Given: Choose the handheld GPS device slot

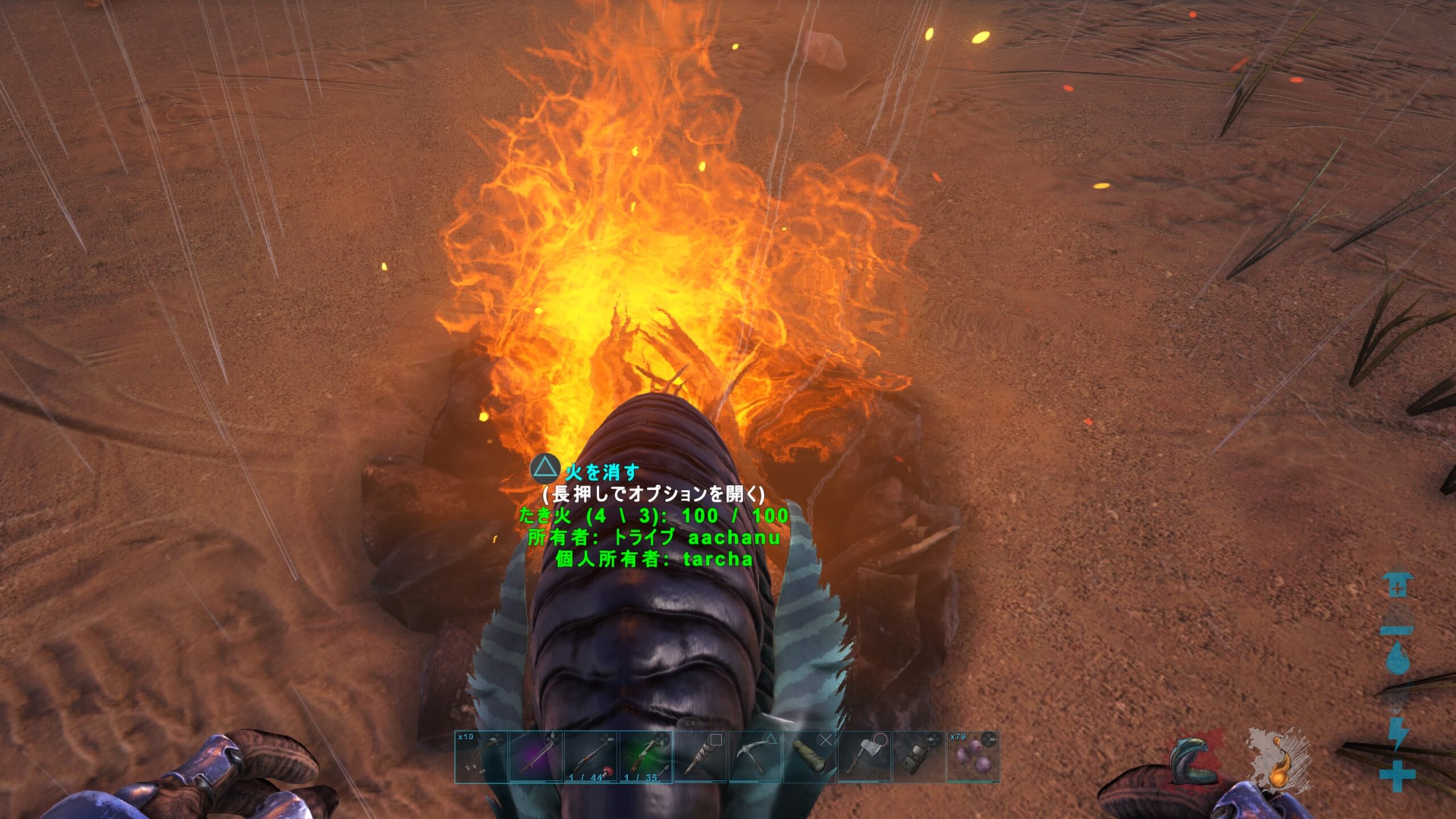Looking at the screenshot, I should [x=919, y=756].
